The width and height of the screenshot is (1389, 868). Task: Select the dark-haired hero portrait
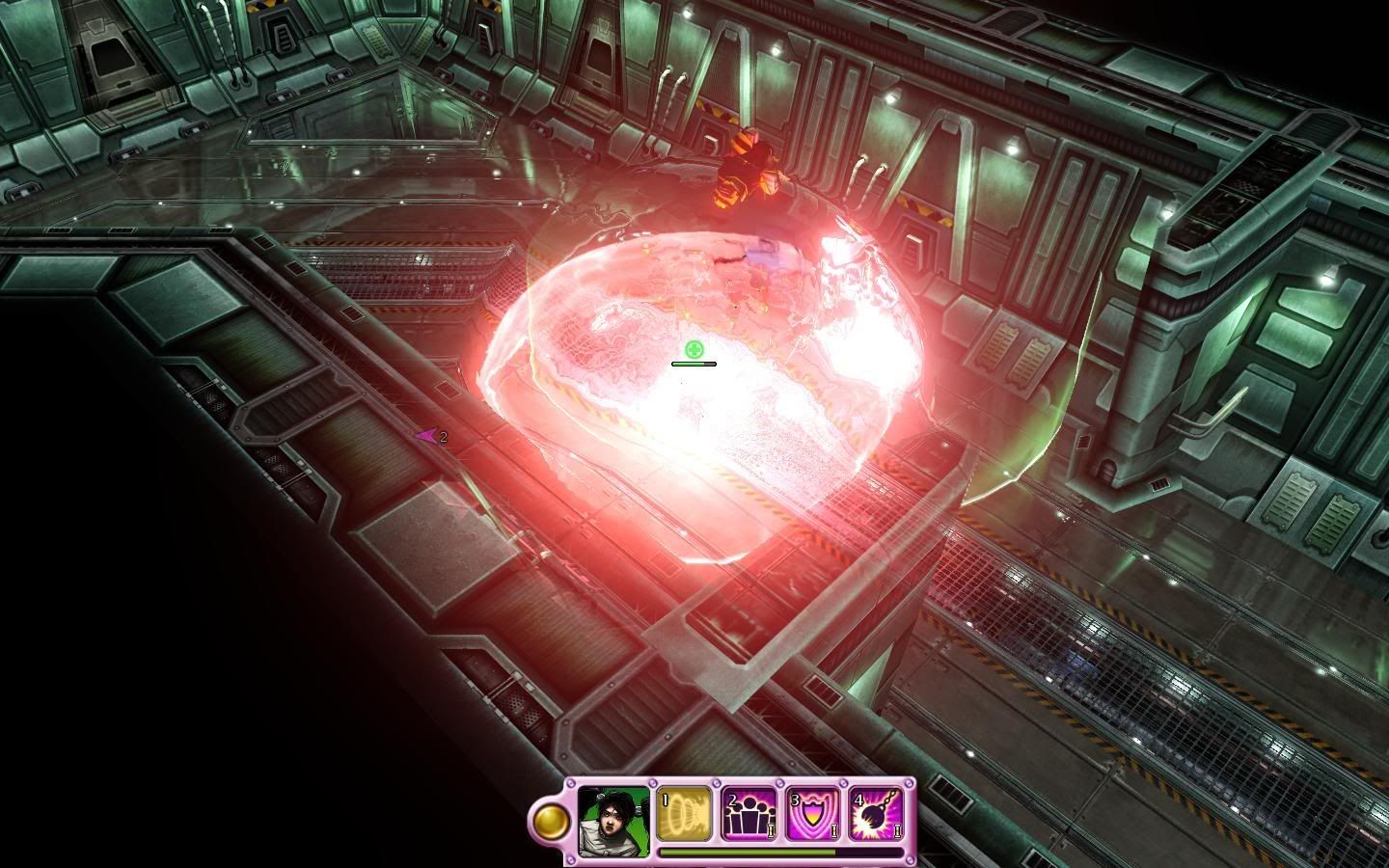click(614, 819)
